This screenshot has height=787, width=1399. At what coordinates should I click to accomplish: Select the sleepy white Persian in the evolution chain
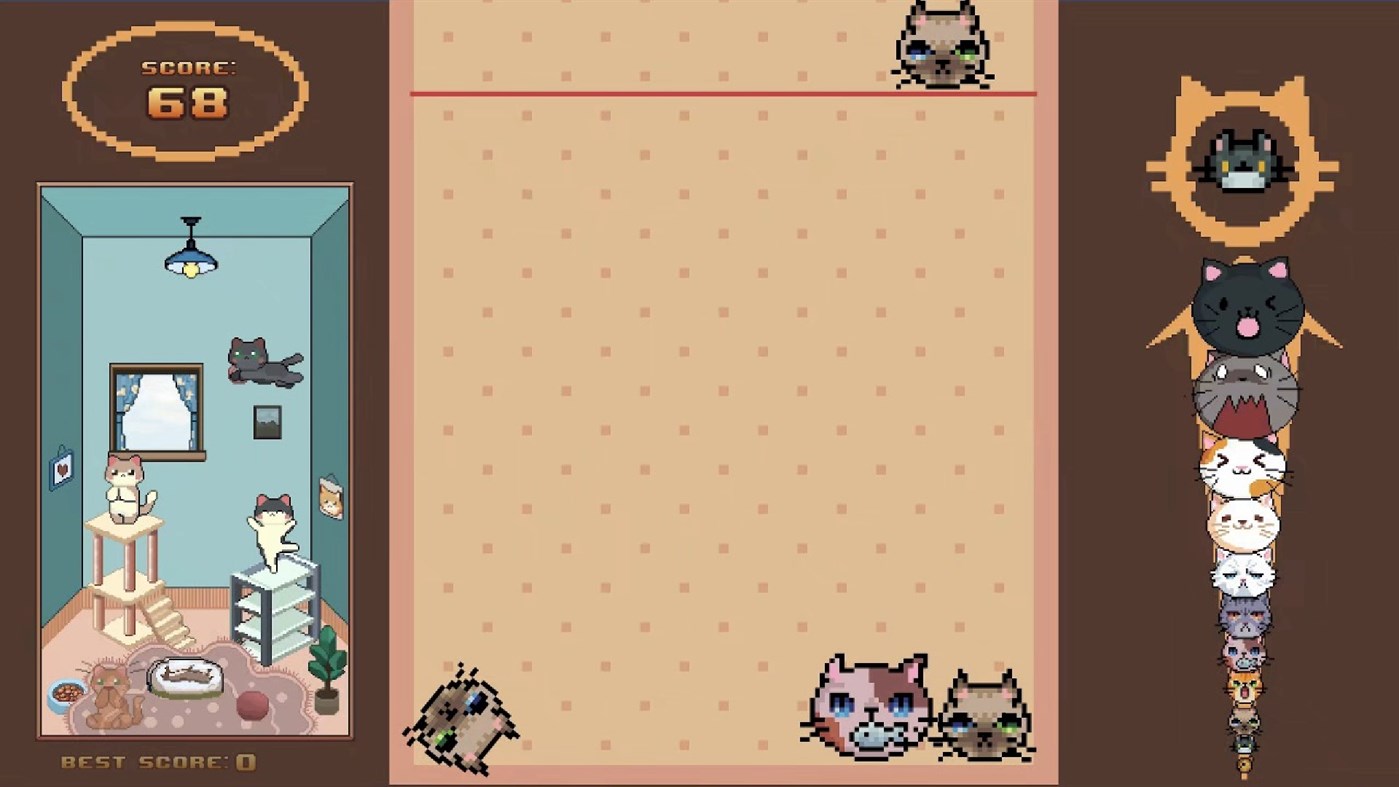point(1241,575)
